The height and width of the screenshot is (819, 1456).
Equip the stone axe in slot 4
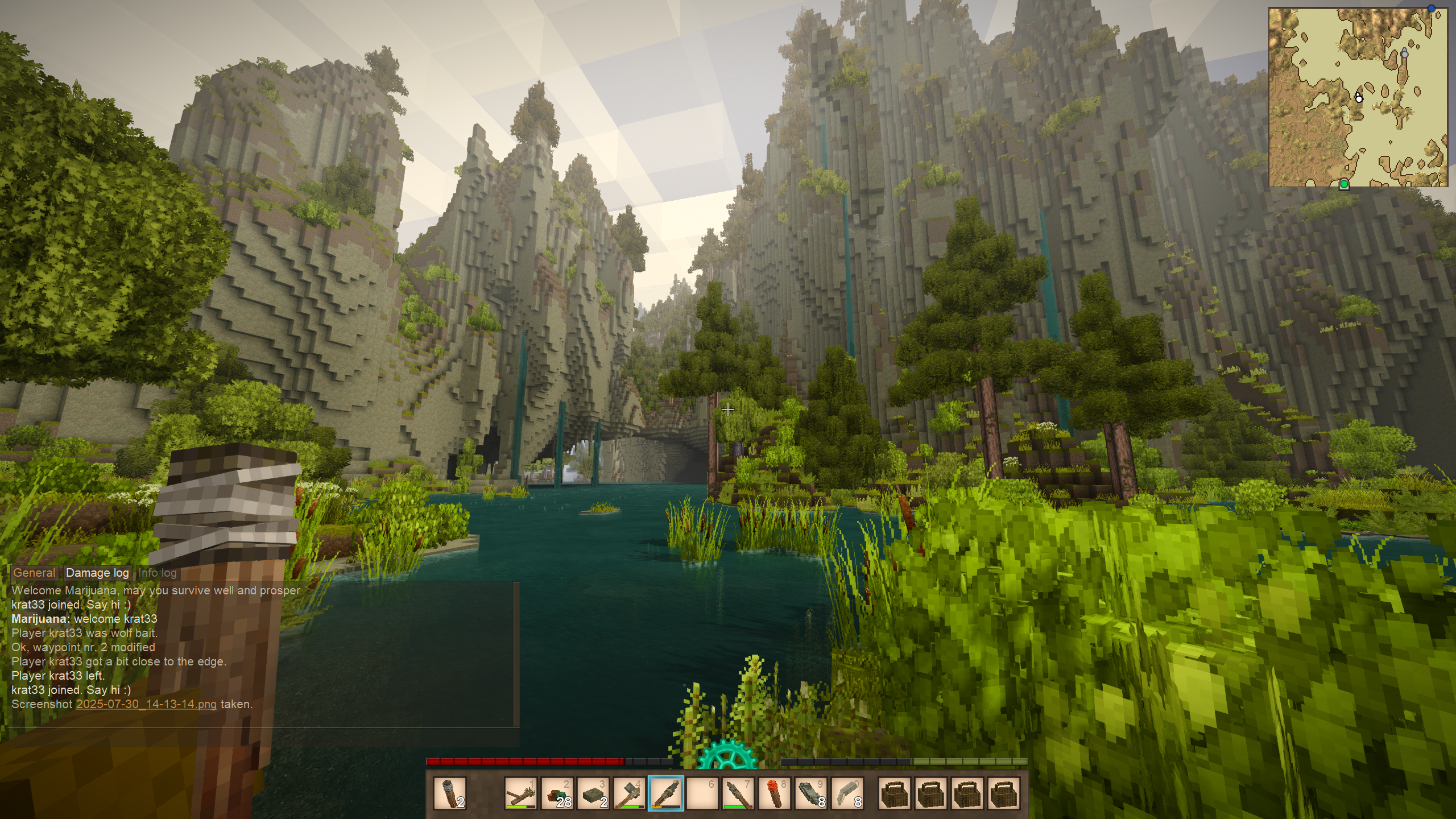point(629,793)
